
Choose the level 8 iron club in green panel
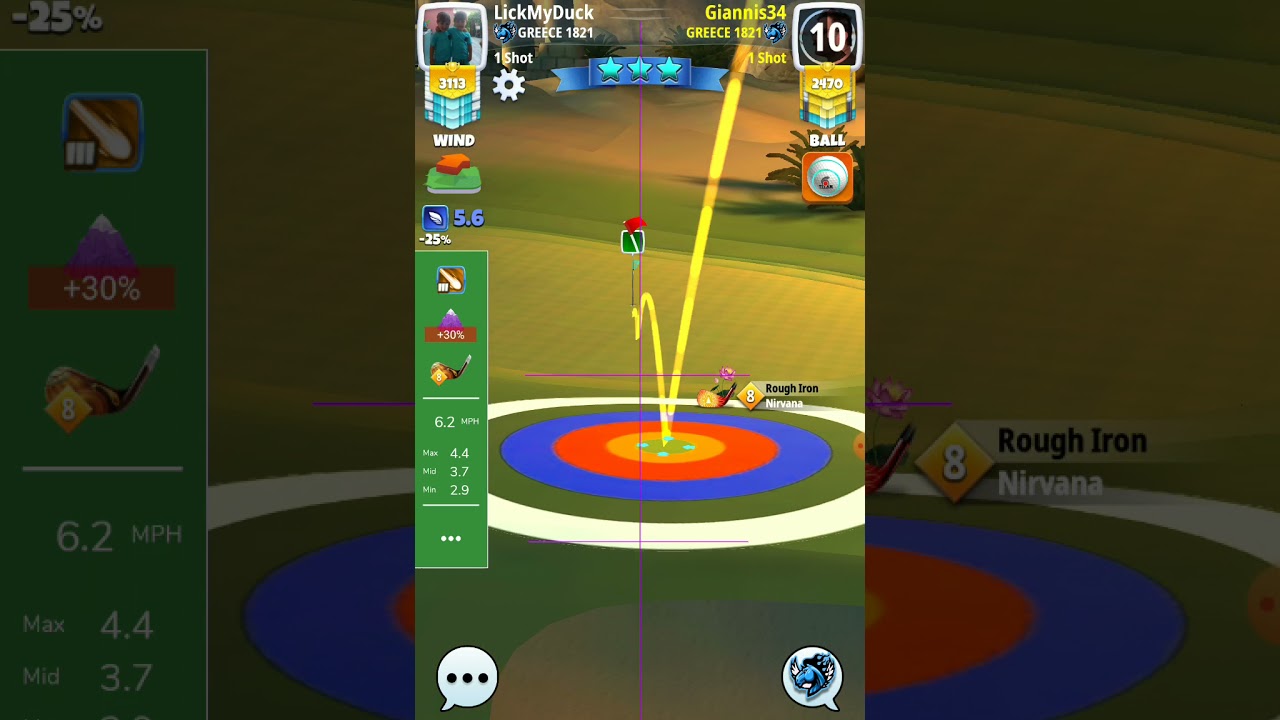pyautogui.click(x=450, y=371)
